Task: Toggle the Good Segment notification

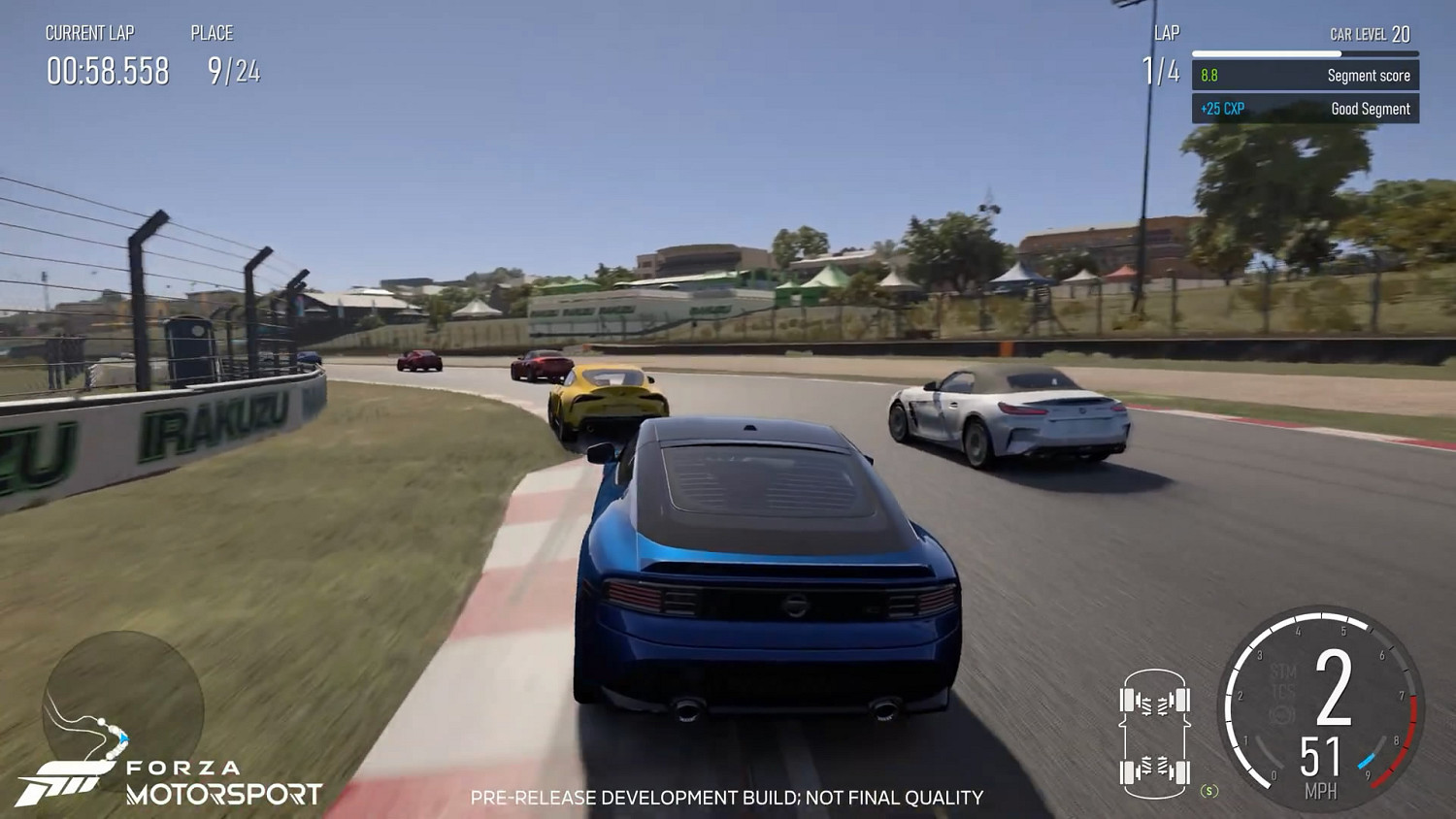Action: (x=1306, y=109)
